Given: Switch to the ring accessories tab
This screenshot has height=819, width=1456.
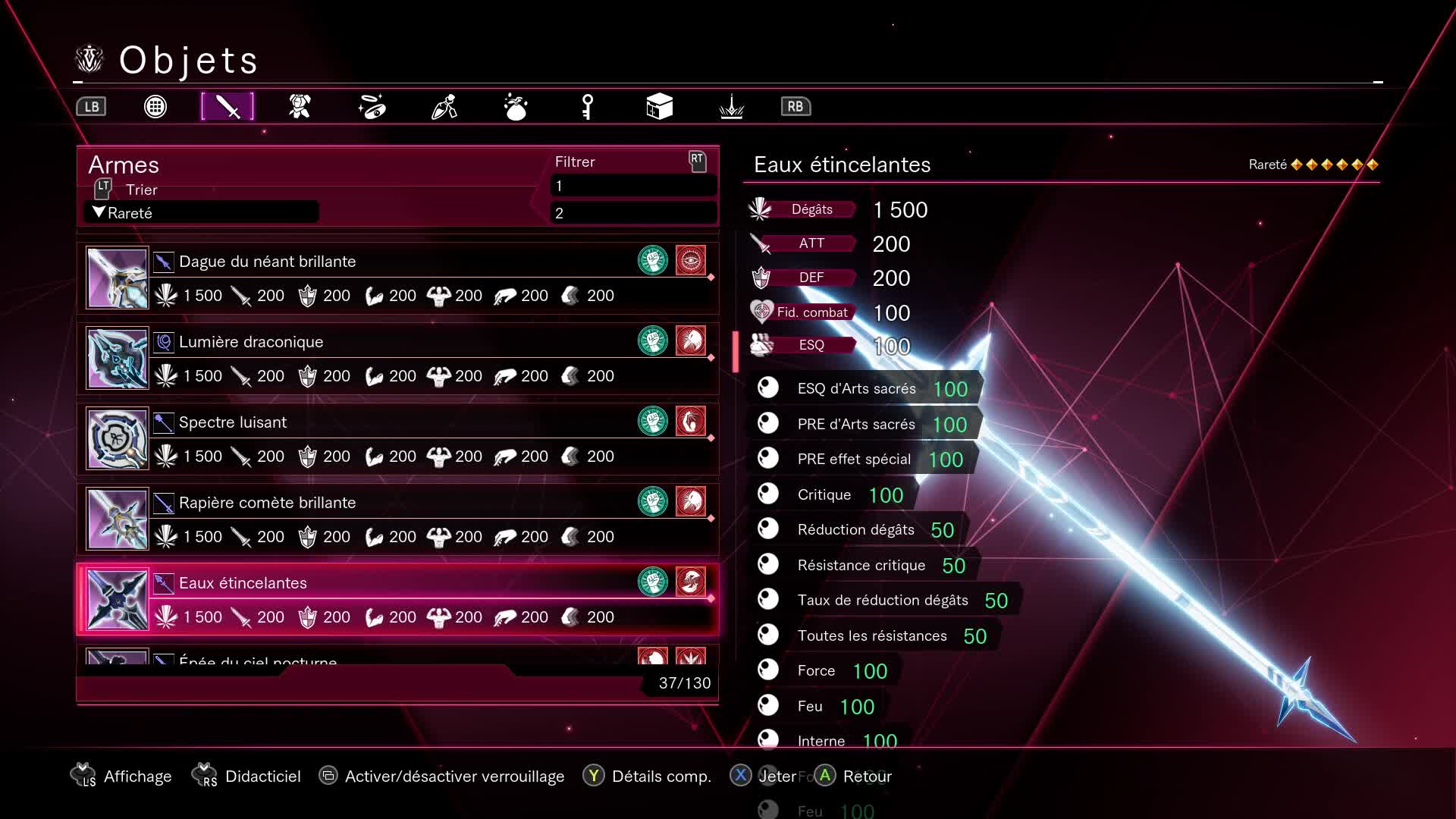Looking at the screenshot, I should click(x=372, y=107).
